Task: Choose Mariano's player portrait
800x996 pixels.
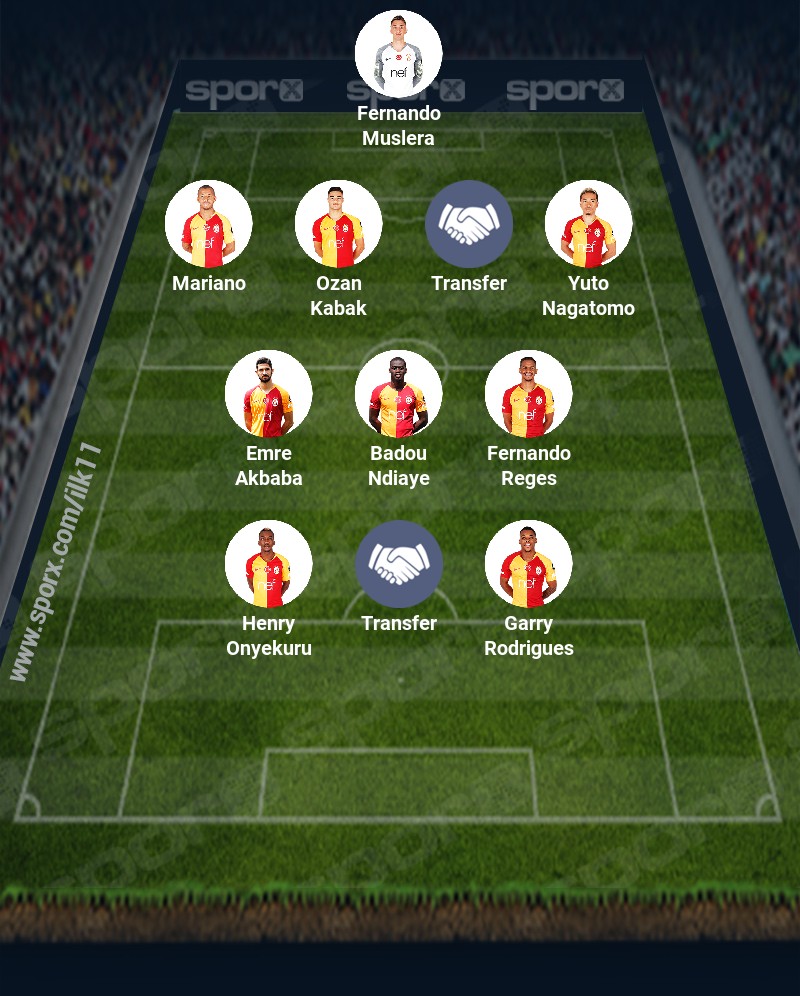Action: (208, 224)
